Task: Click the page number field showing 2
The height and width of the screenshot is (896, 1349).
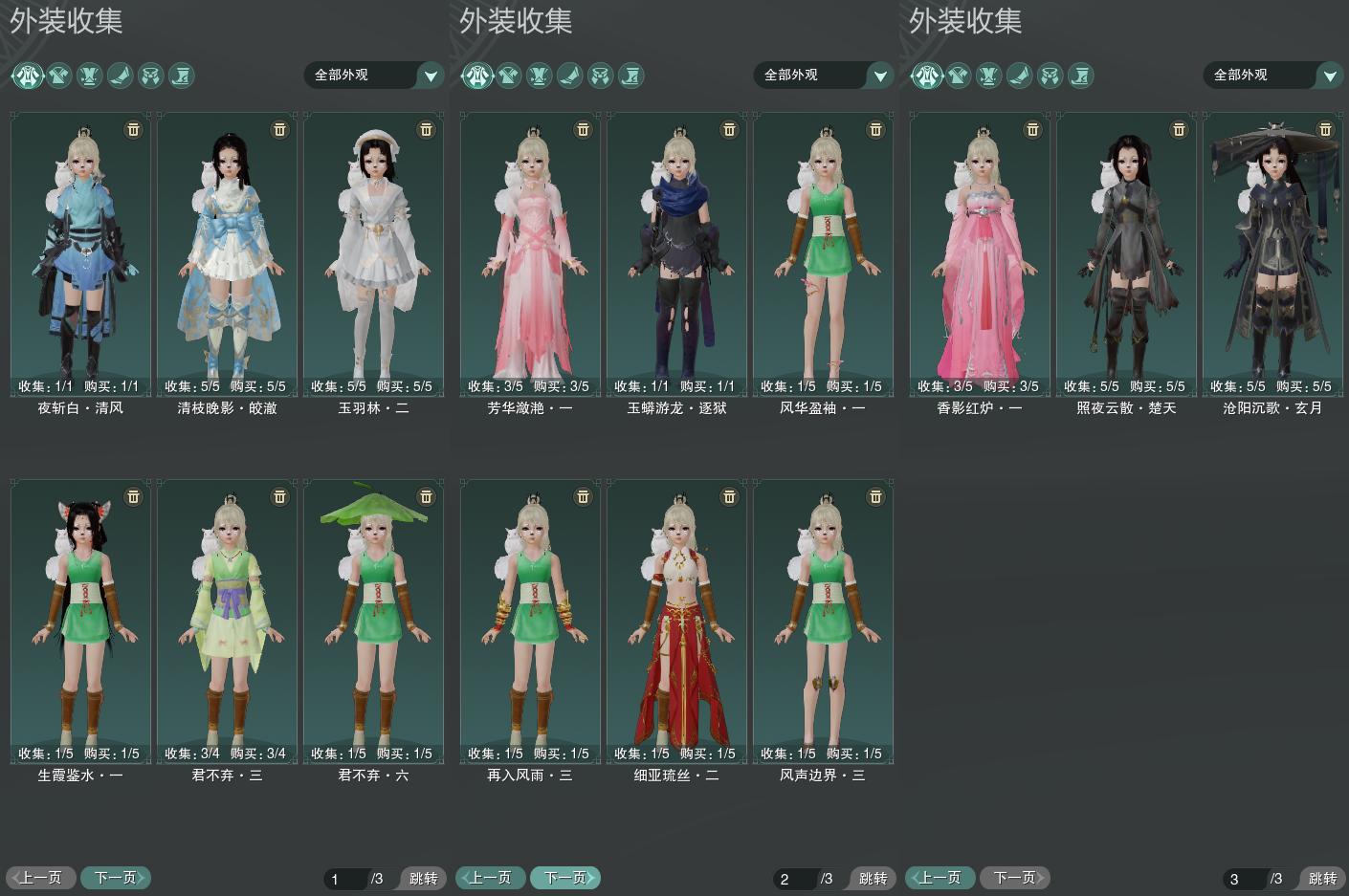Action: click(x=796, y=879)
